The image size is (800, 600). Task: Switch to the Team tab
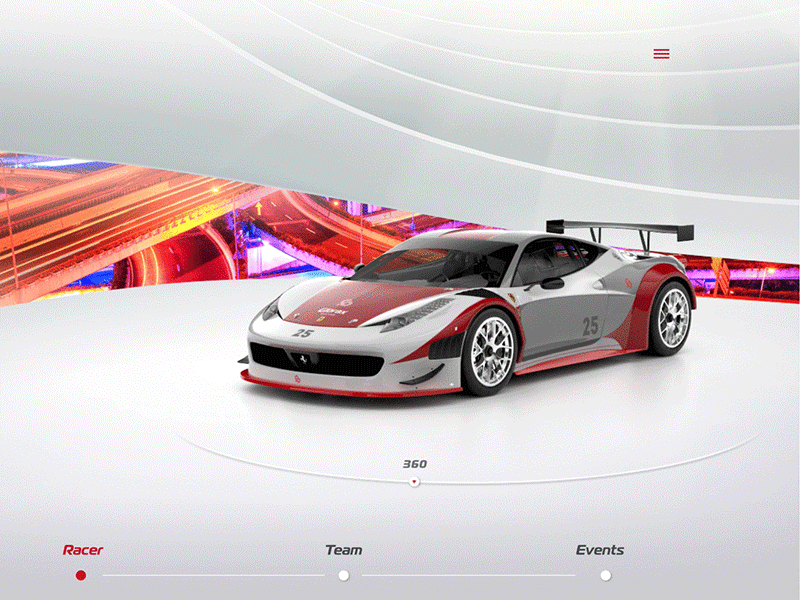point(343,550)
